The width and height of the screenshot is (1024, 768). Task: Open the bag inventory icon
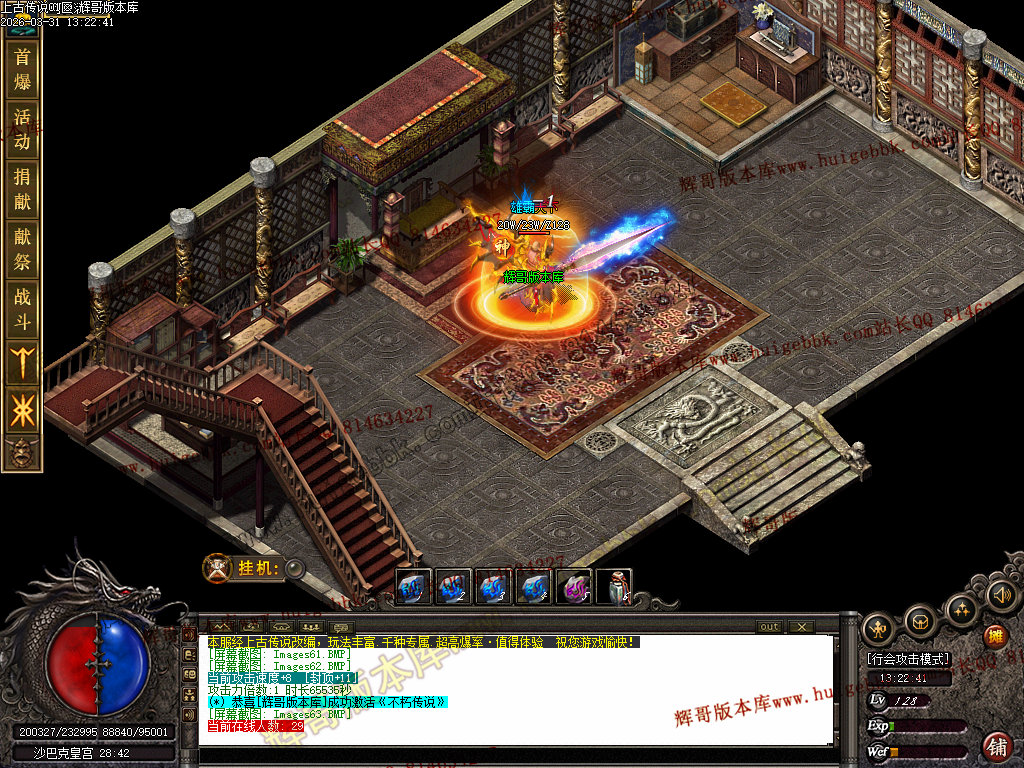[920, 621]
